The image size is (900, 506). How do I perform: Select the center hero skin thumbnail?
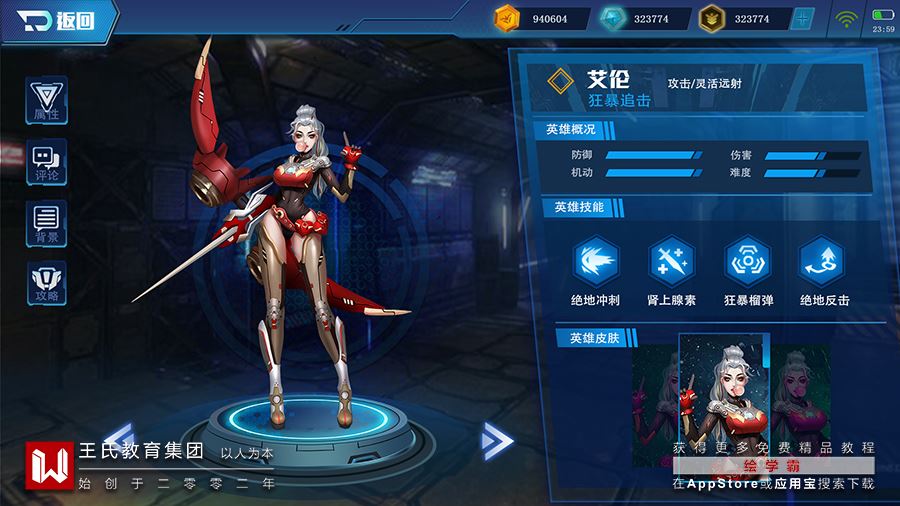point(720,395)
